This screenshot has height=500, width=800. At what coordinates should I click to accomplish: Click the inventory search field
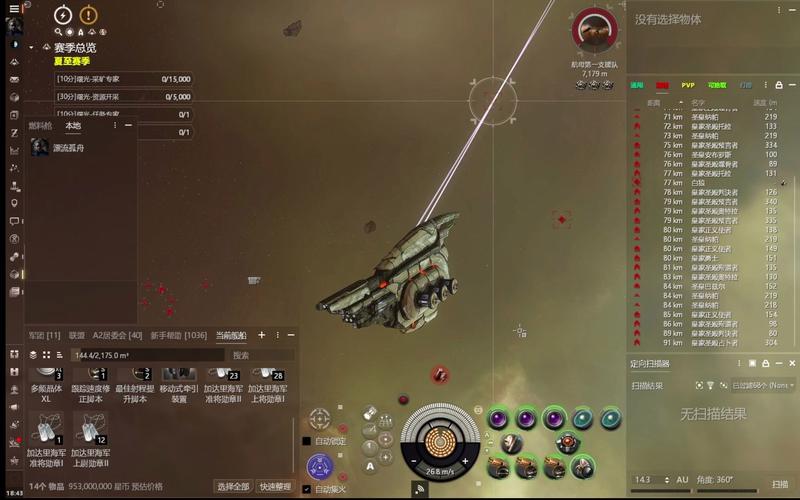click(x=262, y=355)
